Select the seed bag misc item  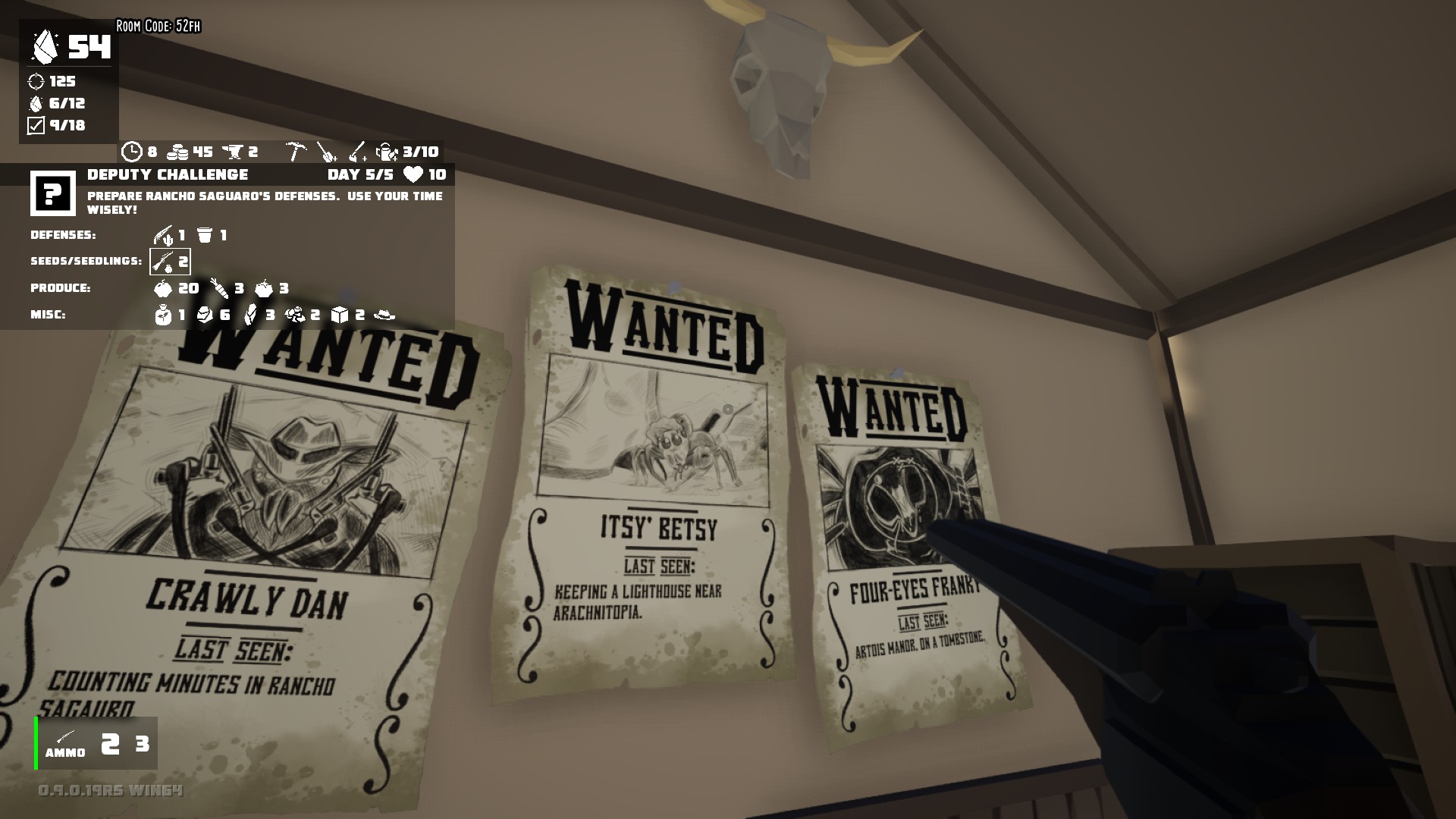point(163,315)
